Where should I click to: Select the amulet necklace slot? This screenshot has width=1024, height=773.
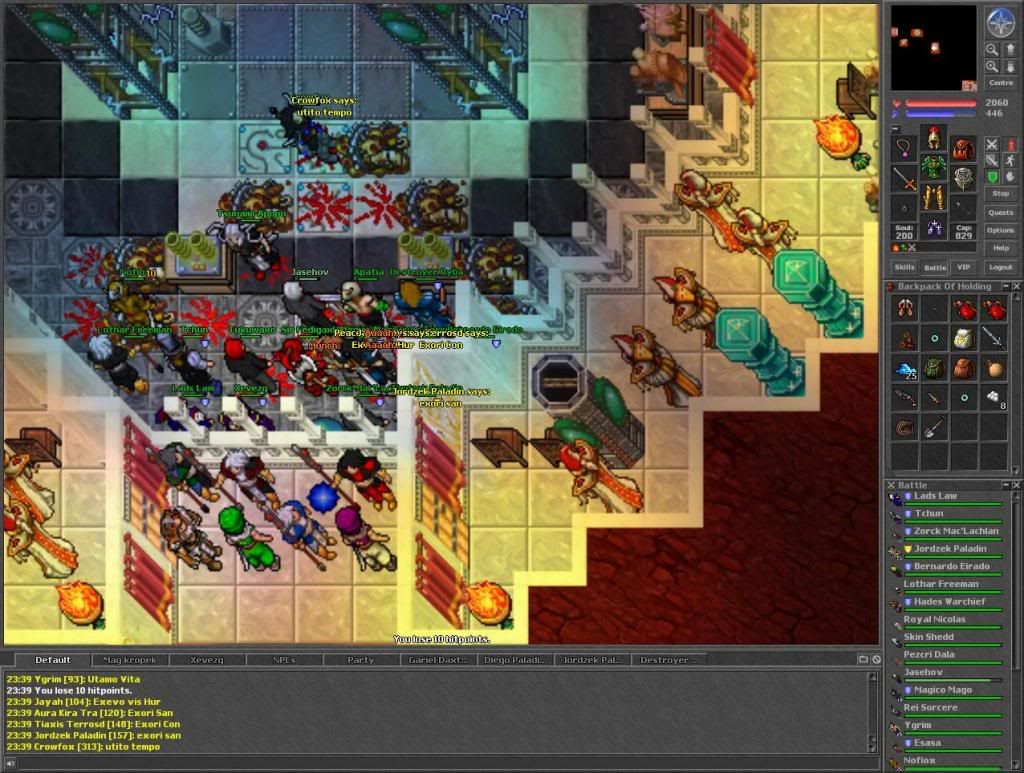pos(905,150)
